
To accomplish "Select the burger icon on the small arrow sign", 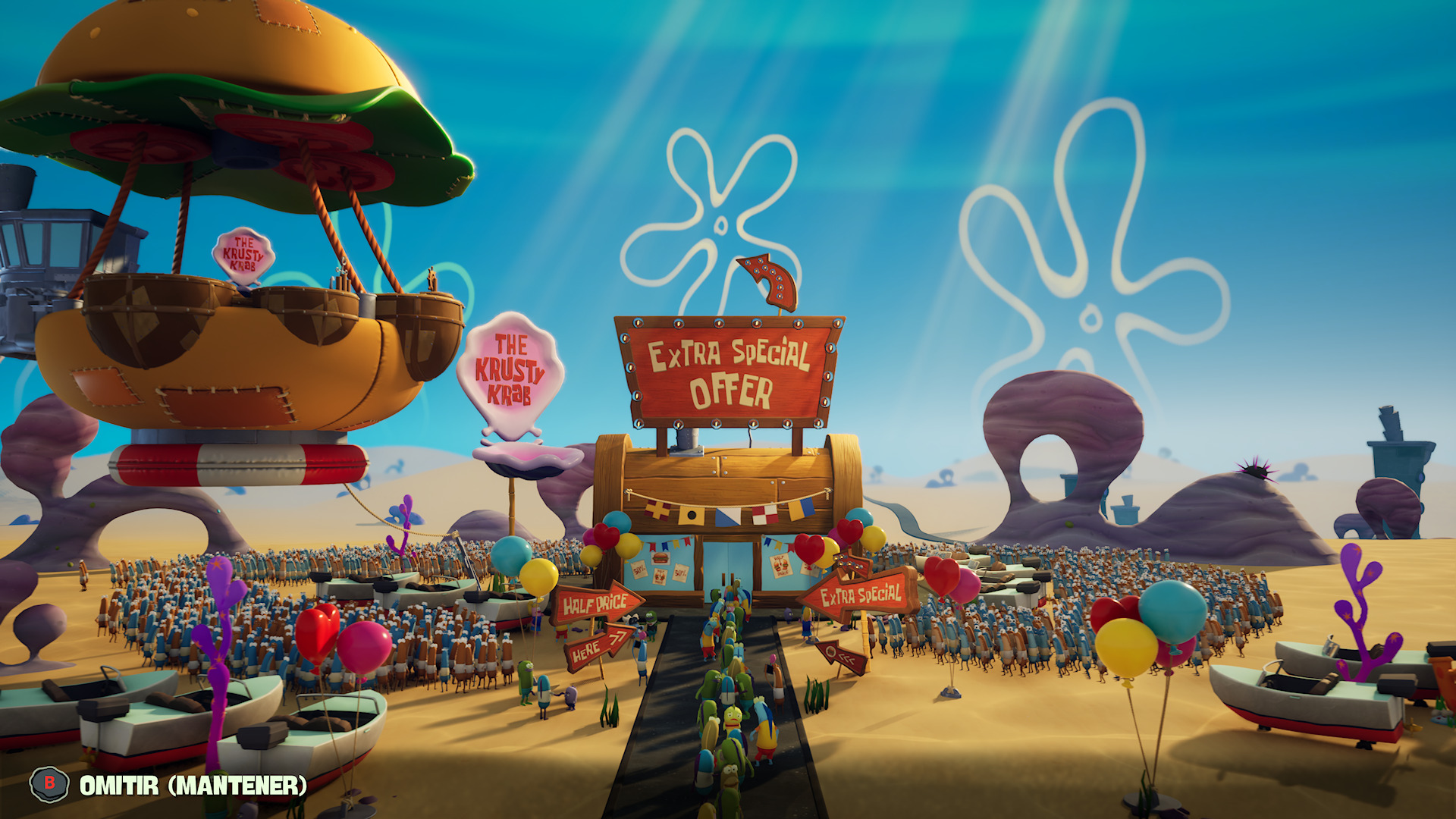I will click(x=831, y=651).
